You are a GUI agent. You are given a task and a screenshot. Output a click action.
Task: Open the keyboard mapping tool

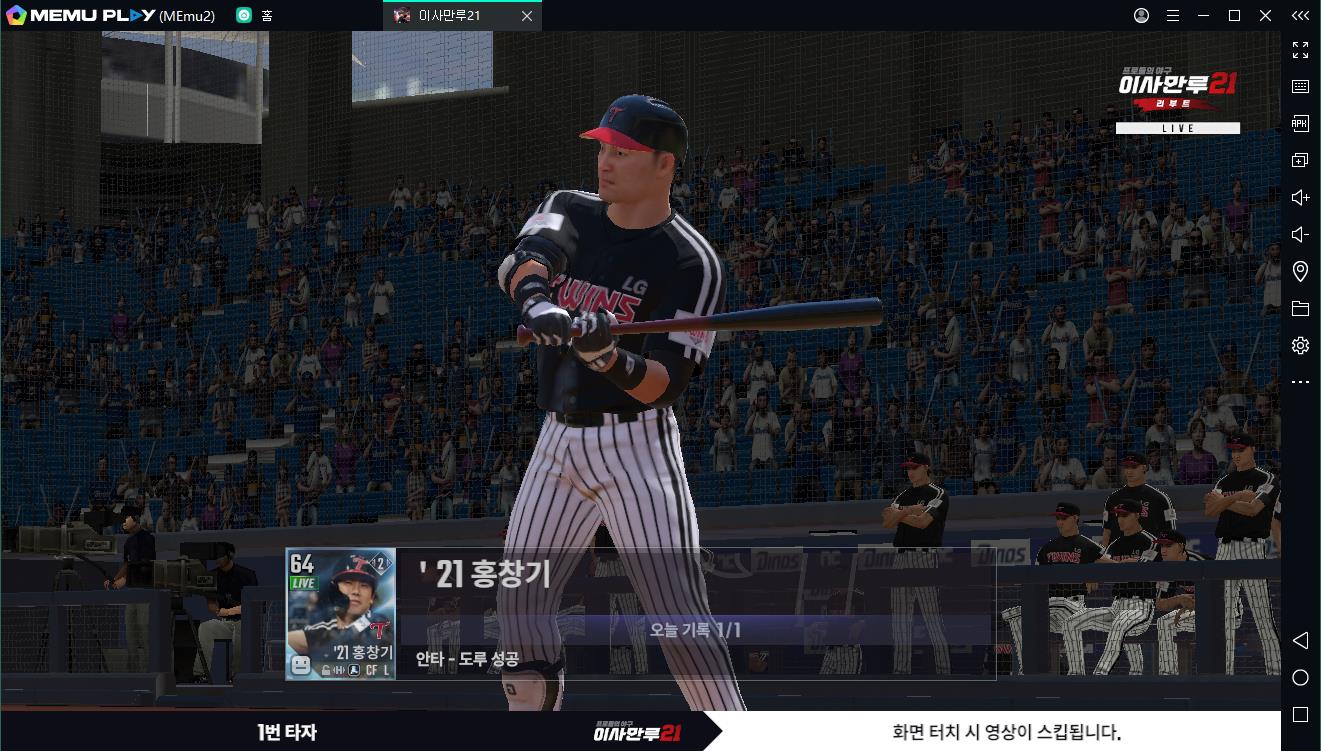pyautogui.click(x=1300, y=87)
